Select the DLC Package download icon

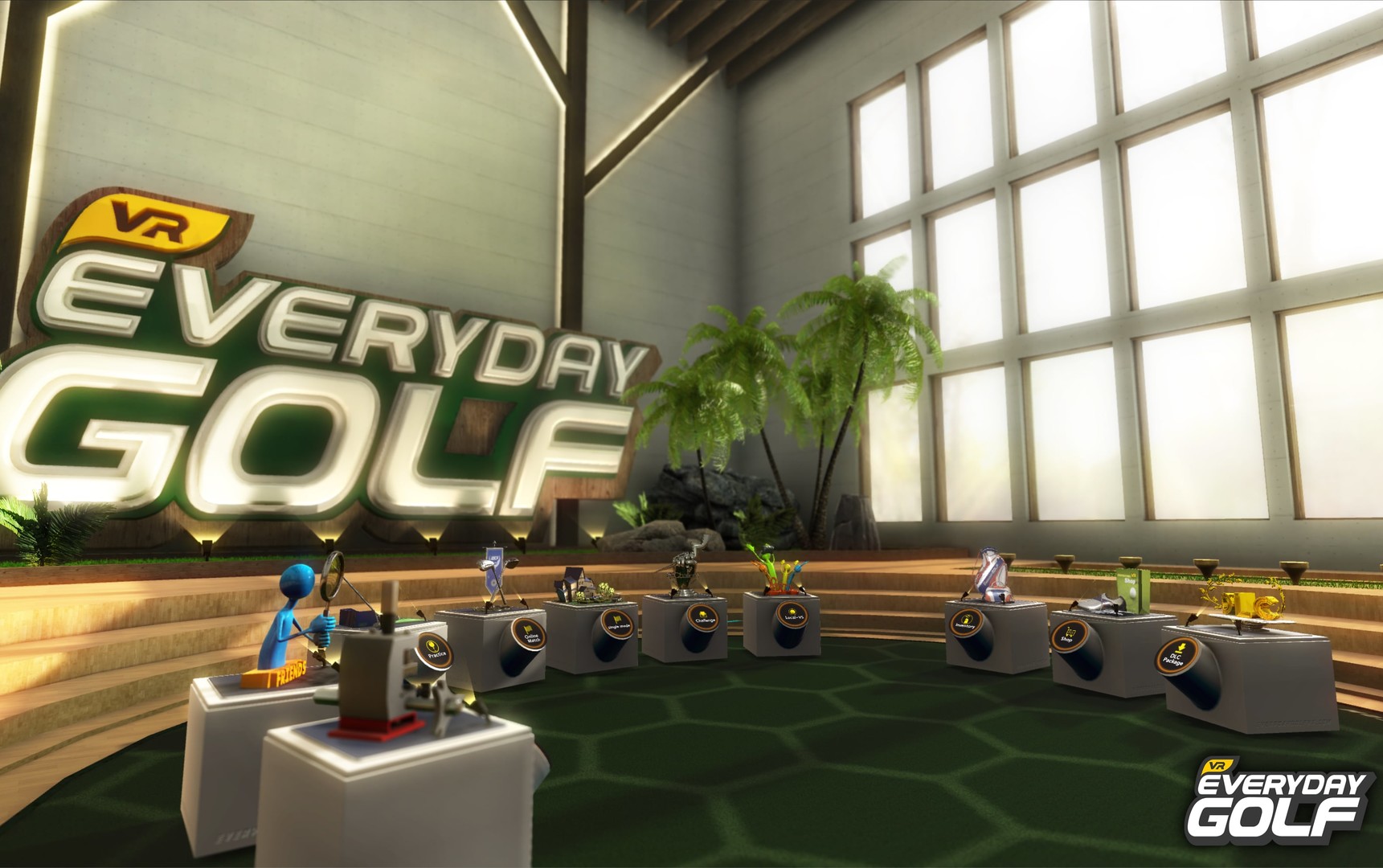pyautogui.click(x=1176, y=656)
